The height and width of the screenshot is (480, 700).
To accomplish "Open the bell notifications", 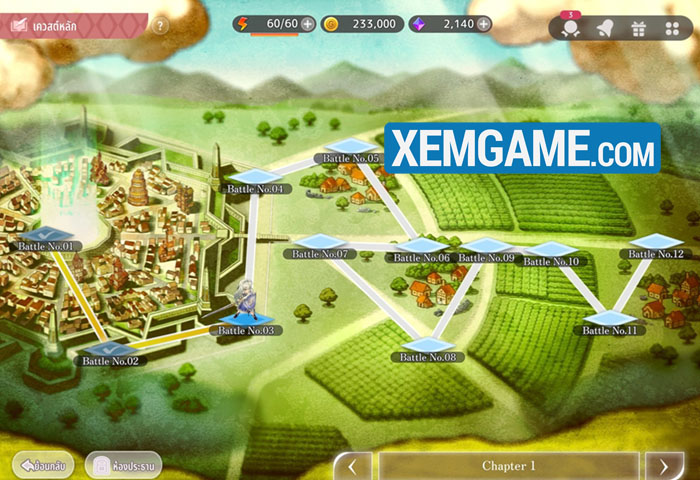I will pos(604,28).
